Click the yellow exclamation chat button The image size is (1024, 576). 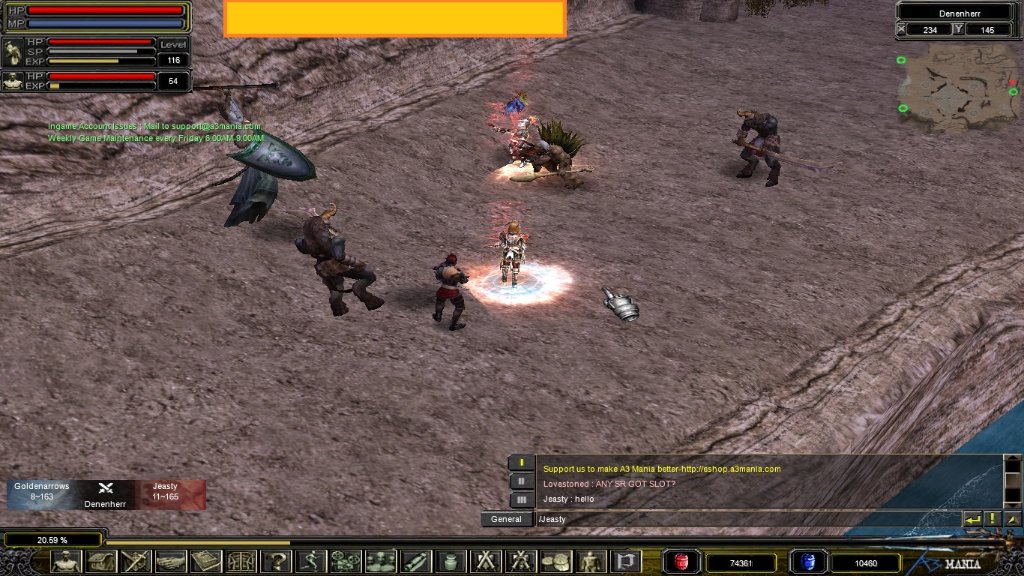point(992,519)
